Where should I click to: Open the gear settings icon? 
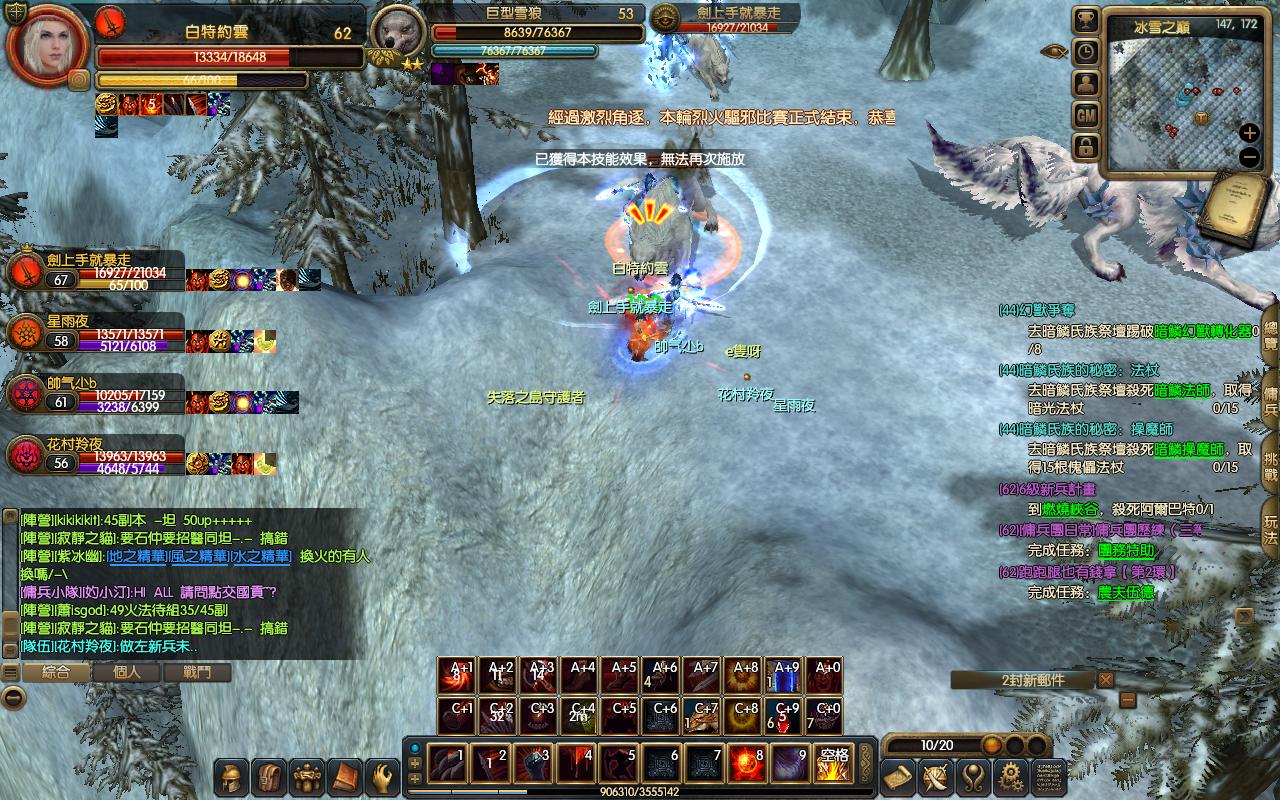(1012, 776)
